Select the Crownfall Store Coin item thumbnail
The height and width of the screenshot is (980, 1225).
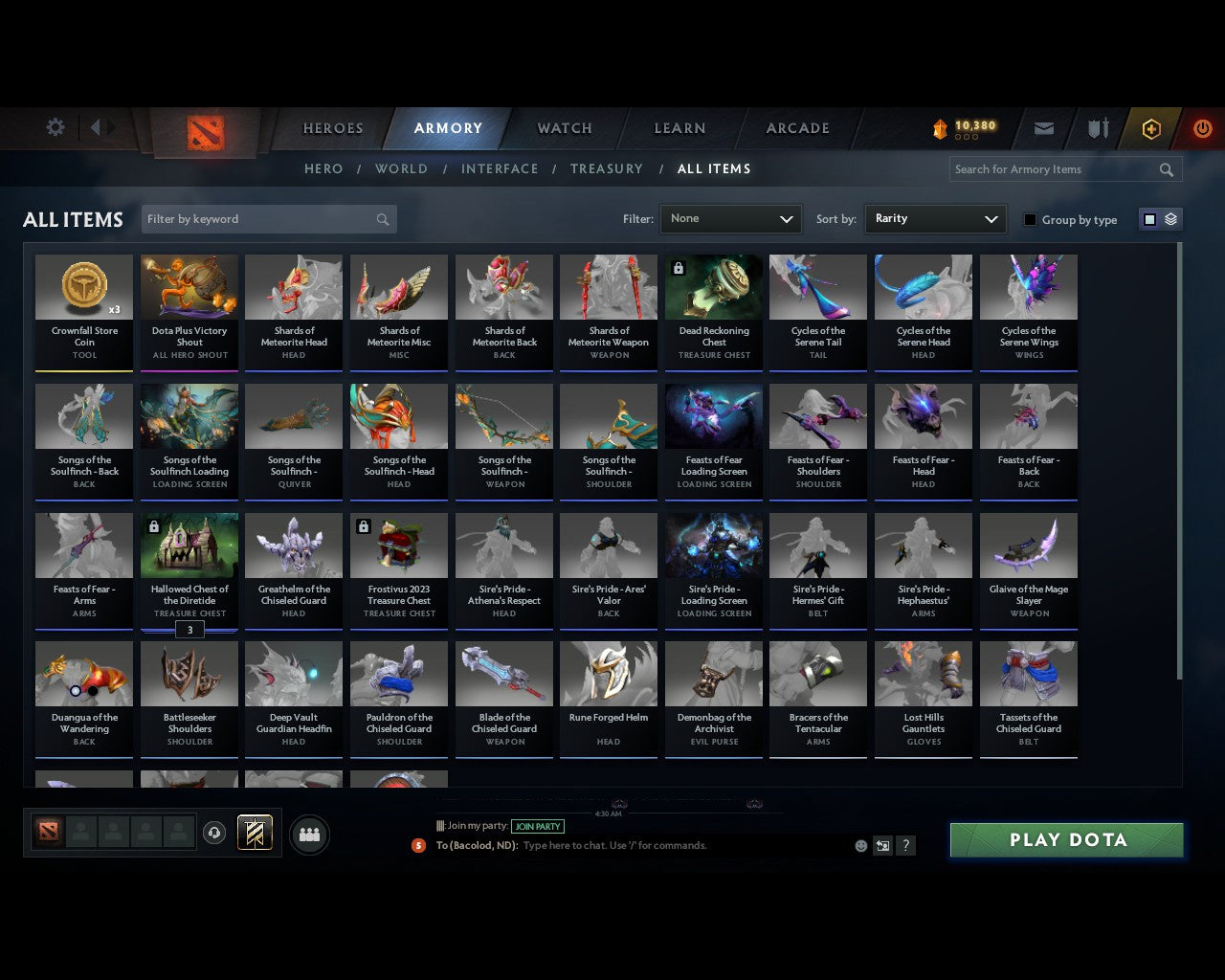[83, 287]
